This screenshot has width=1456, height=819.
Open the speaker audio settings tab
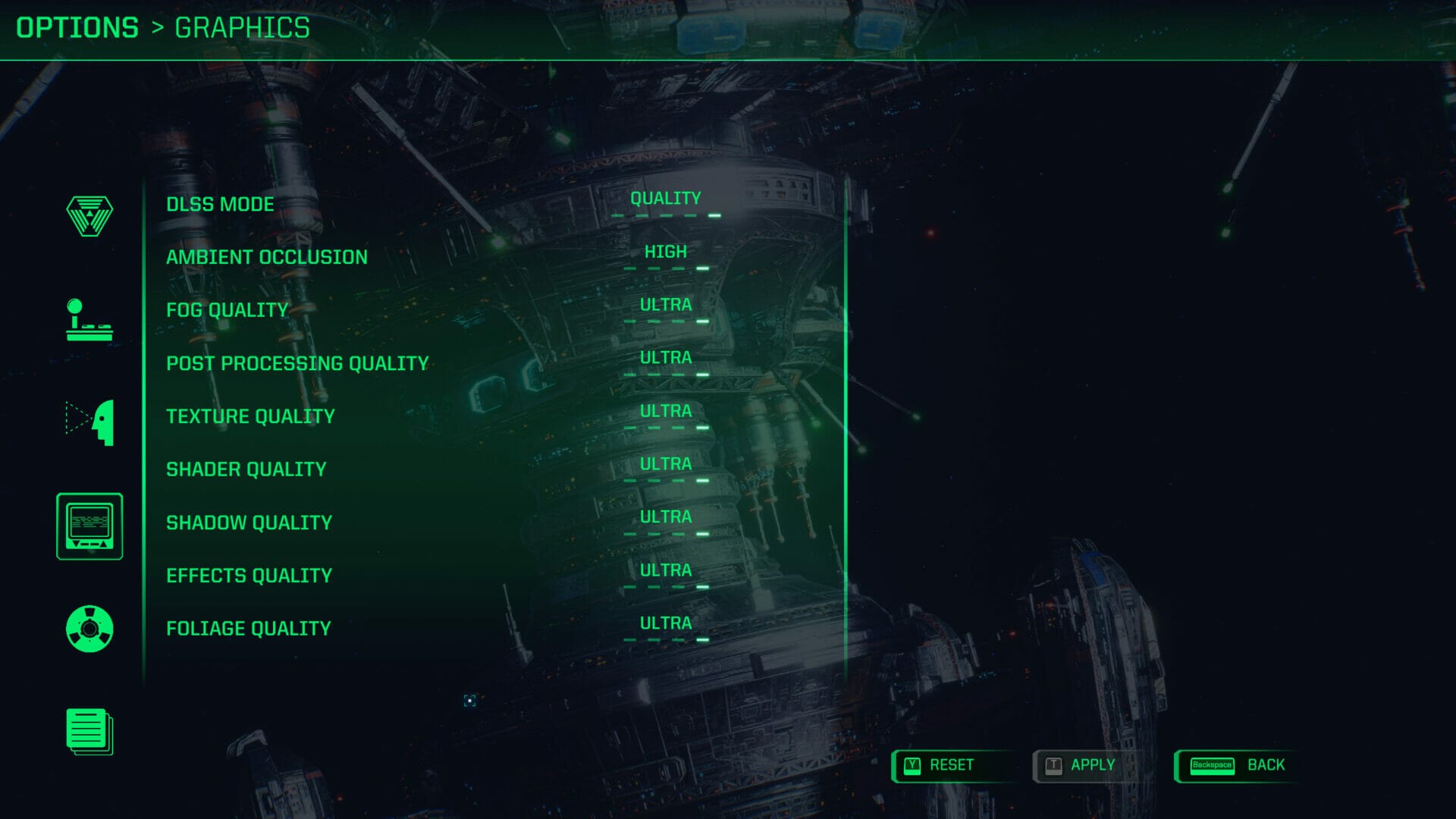89,629
